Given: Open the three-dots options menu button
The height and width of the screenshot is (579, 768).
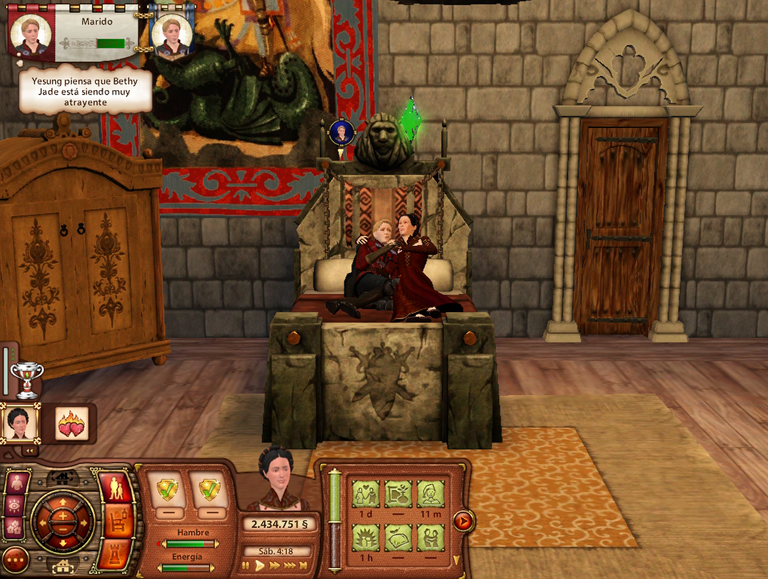Looking at the screenshot, I should click(x=15, y=558).
